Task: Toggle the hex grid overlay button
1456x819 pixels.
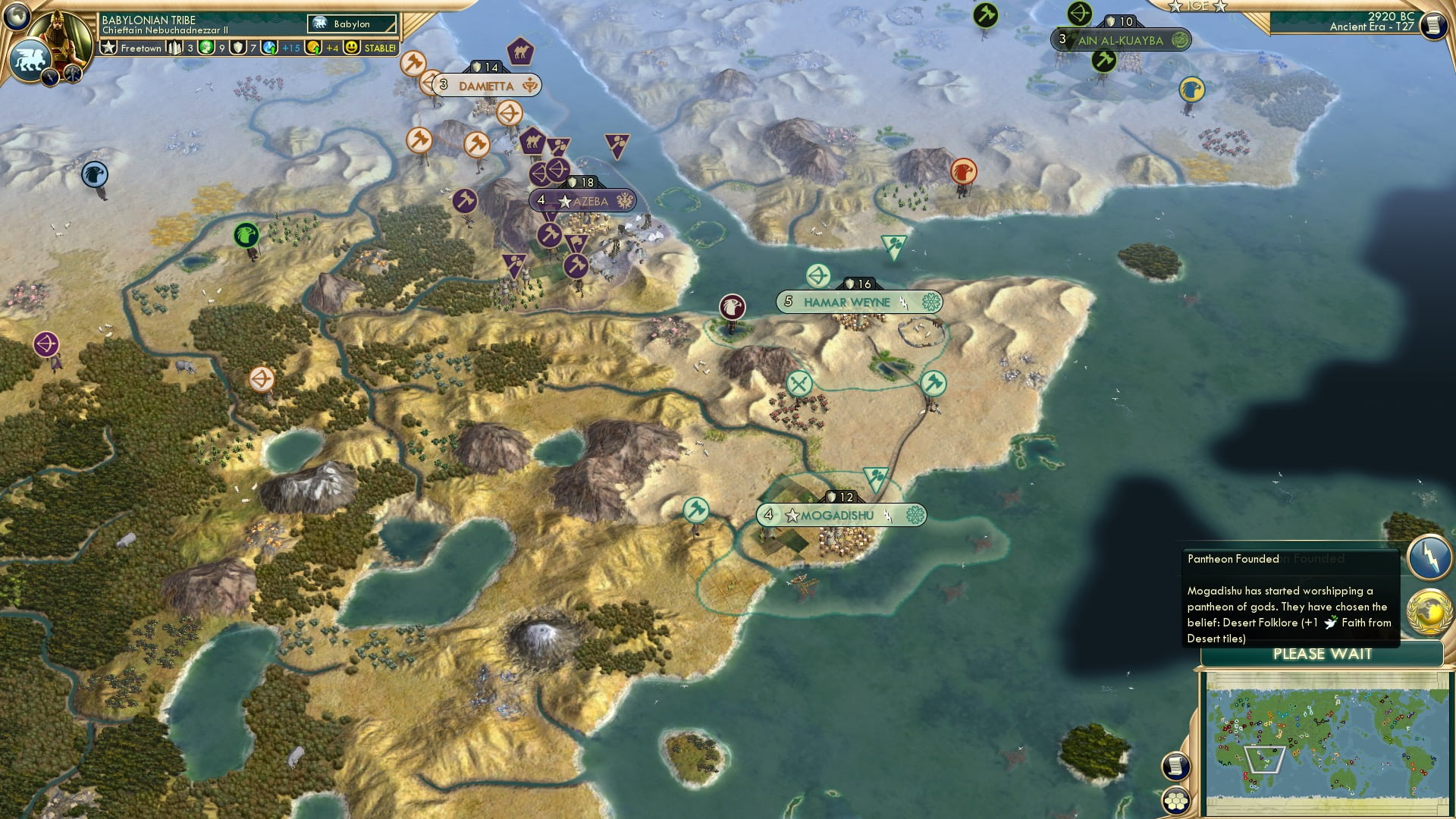Action: point(1177,802)
